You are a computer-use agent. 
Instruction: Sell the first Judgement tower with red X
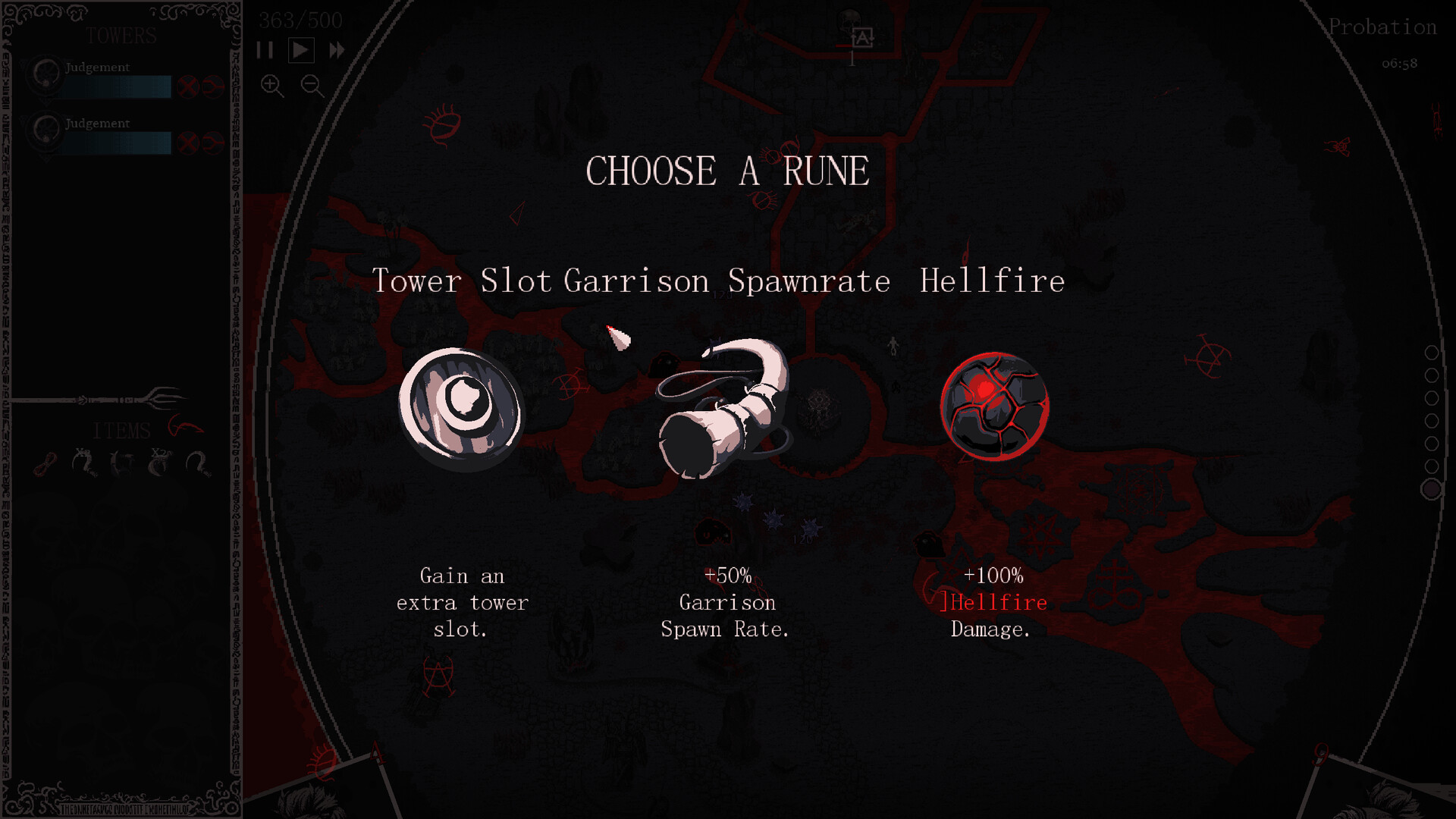point(189,86)
